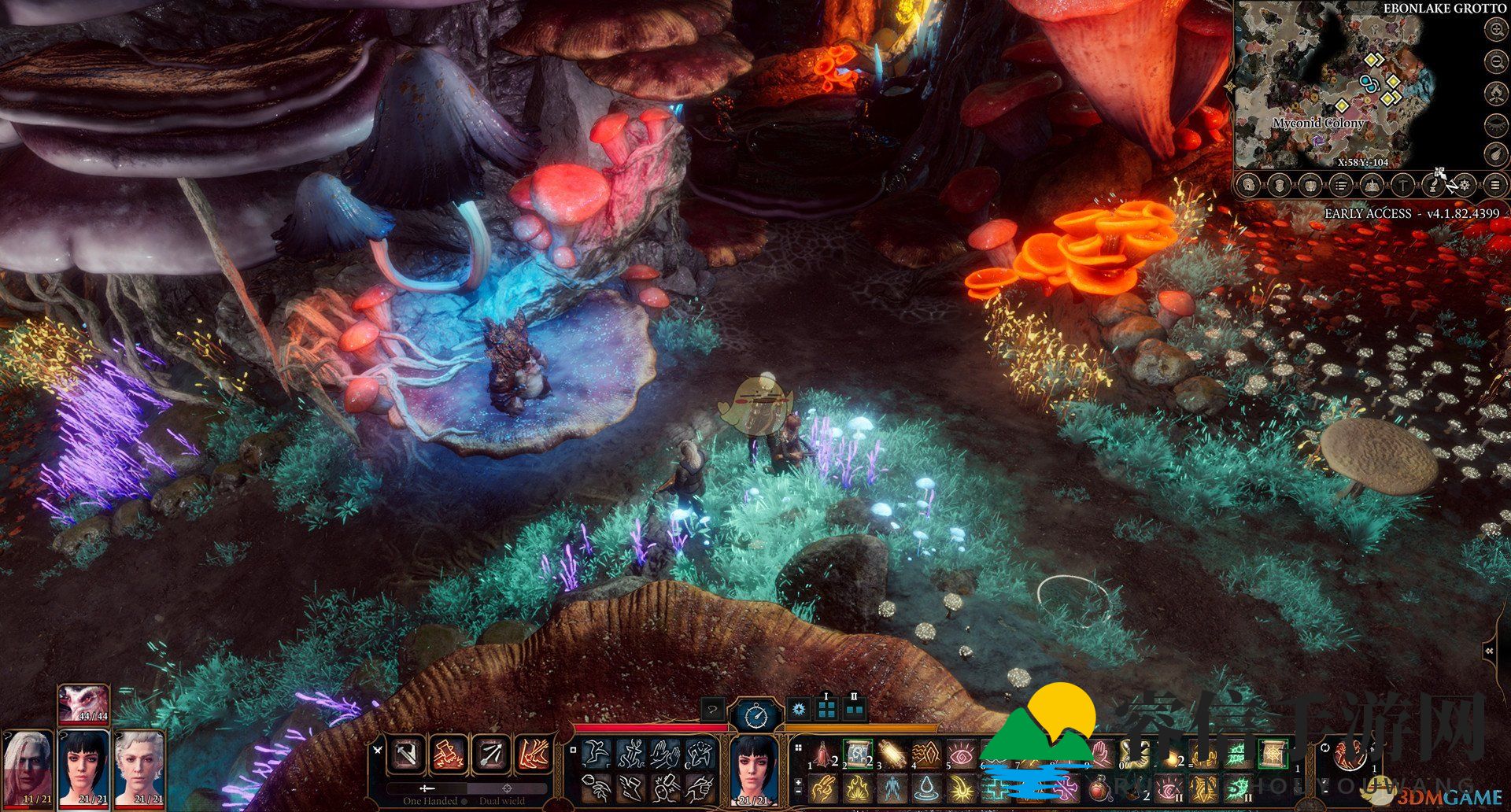1511x812 pixels.
Task: Open the journal list icon
Action: [1341, 186]
